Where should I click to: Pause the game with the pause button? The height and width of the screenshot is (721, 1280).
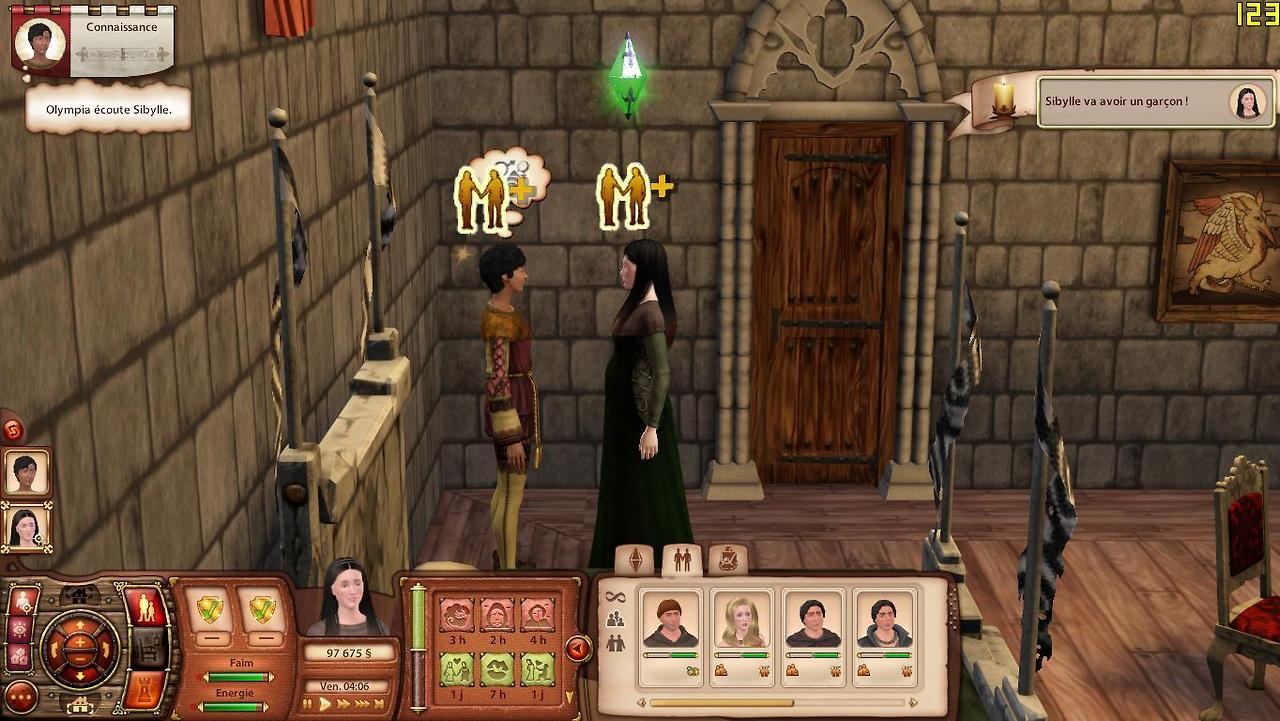tap(308, 704)
